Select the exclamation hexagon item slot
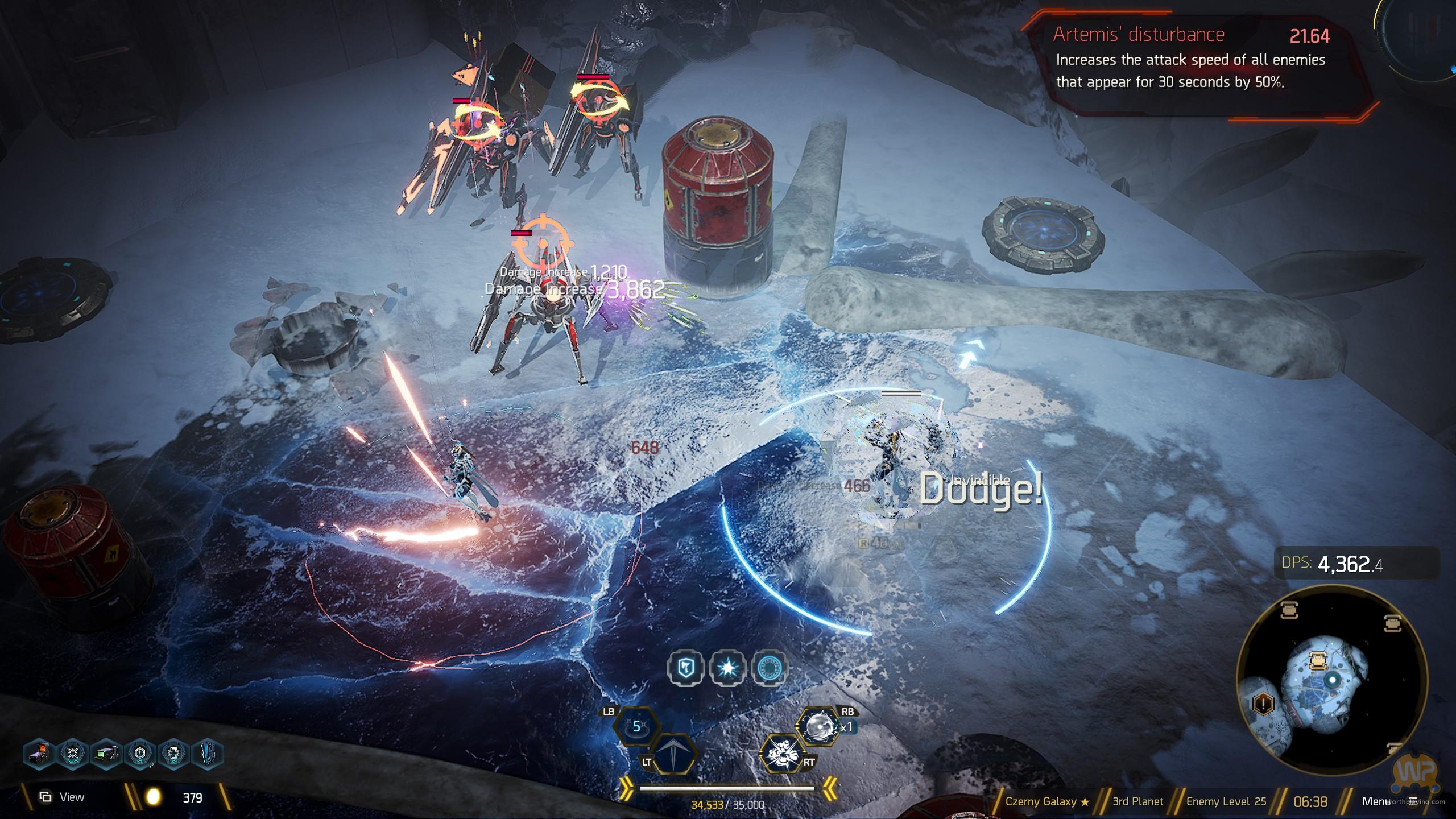 [x=140, y=754]
